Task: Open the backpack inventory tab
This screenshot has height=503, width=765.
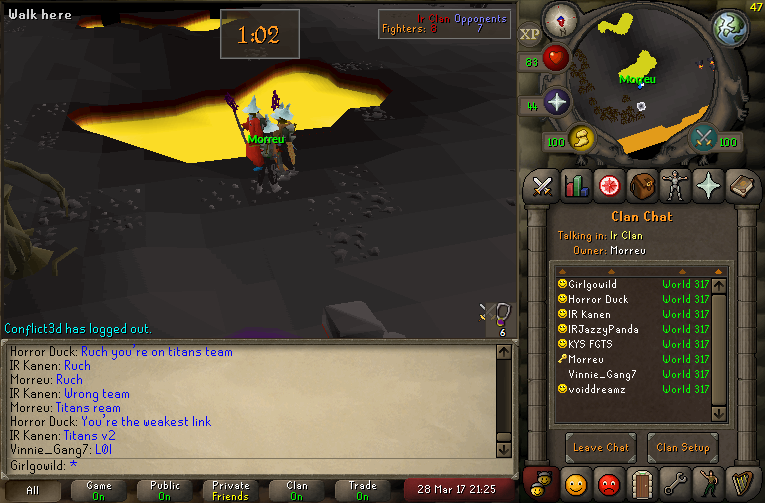Action: 641,185
